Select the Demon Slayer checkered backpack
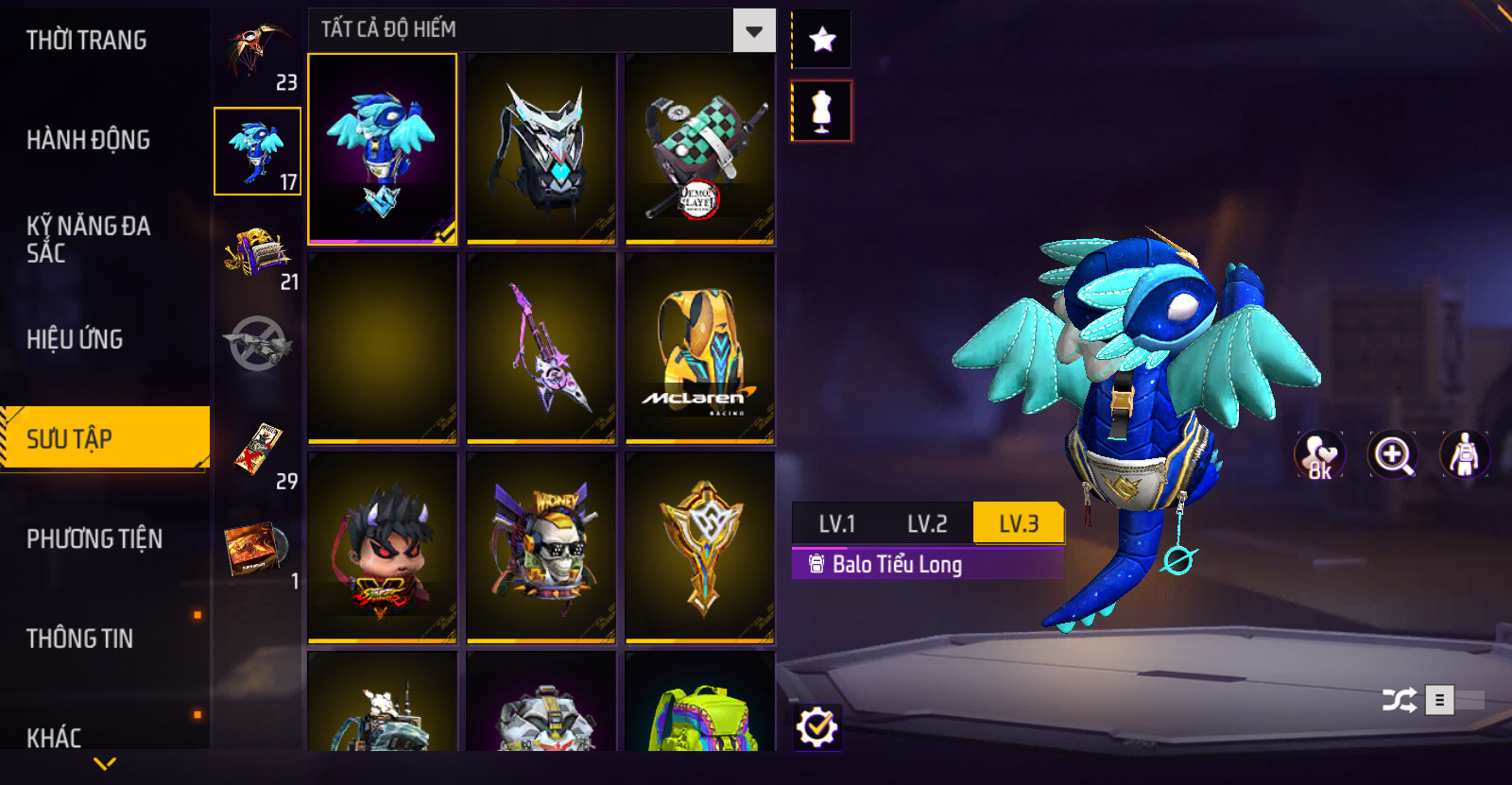1512x785 pixels. tap(699, 148)
